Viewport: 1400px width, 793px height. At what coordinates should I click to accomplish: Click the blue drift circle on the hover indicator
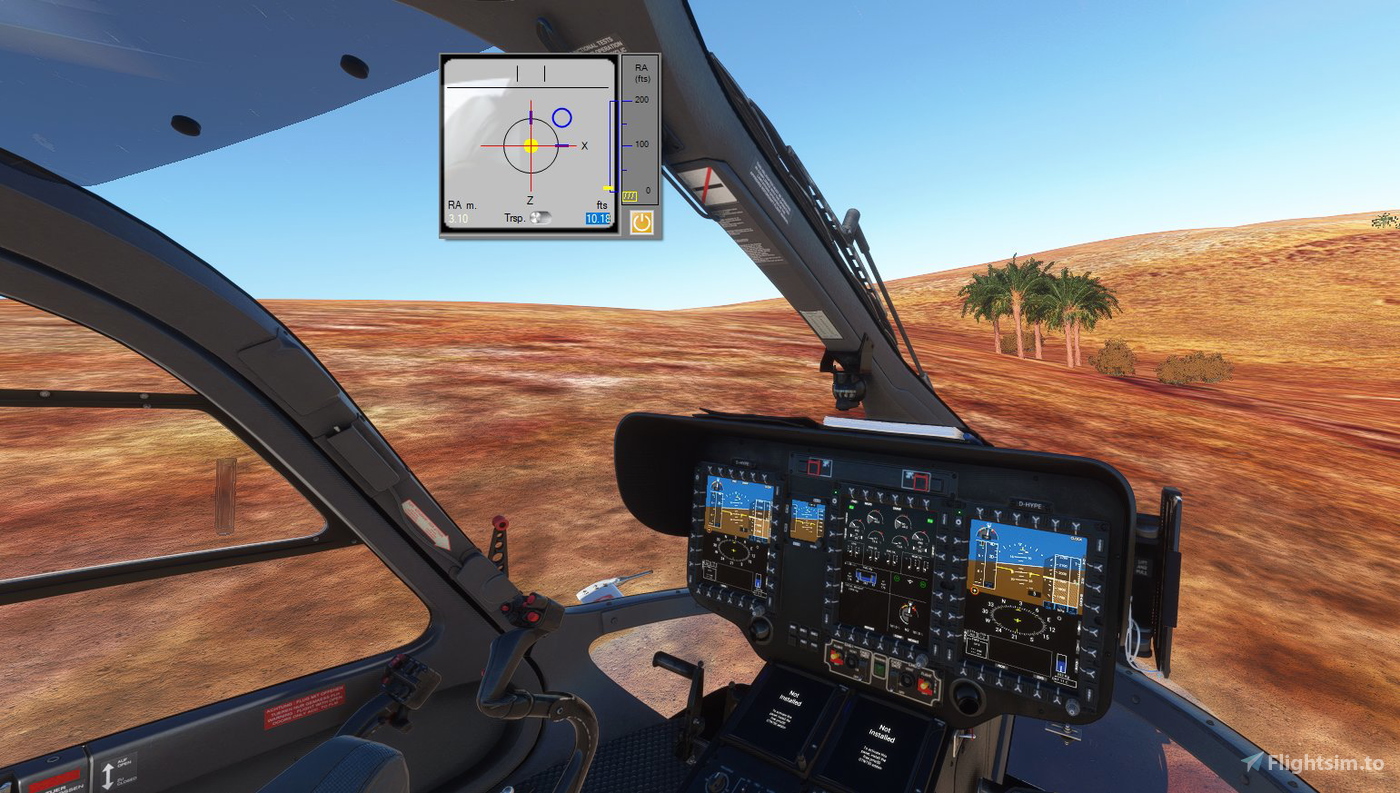coord(562,116)
